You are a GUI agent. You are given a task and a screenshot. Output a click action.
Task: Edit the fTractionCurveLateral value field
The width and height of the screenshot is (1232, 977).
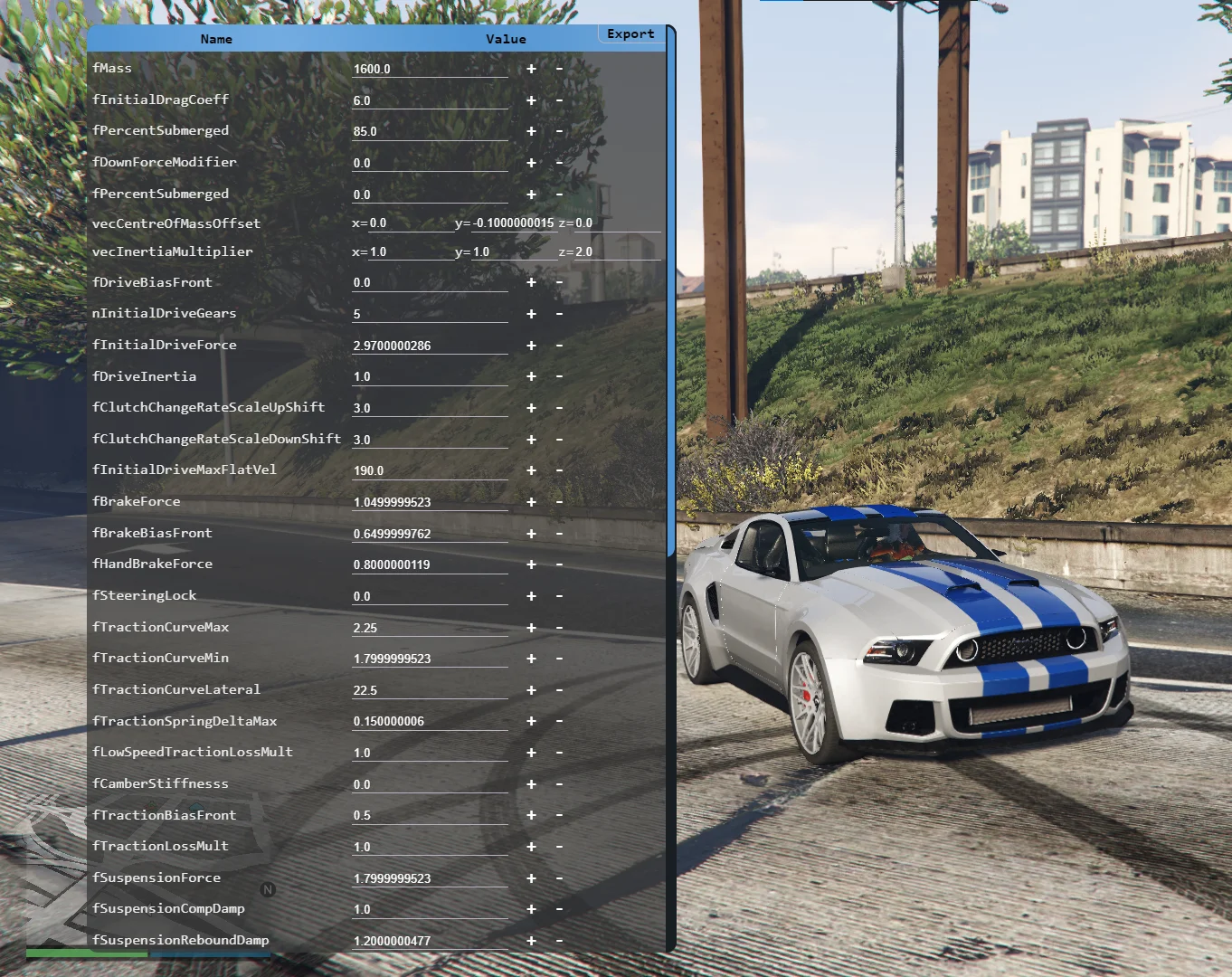click(429, 690)
